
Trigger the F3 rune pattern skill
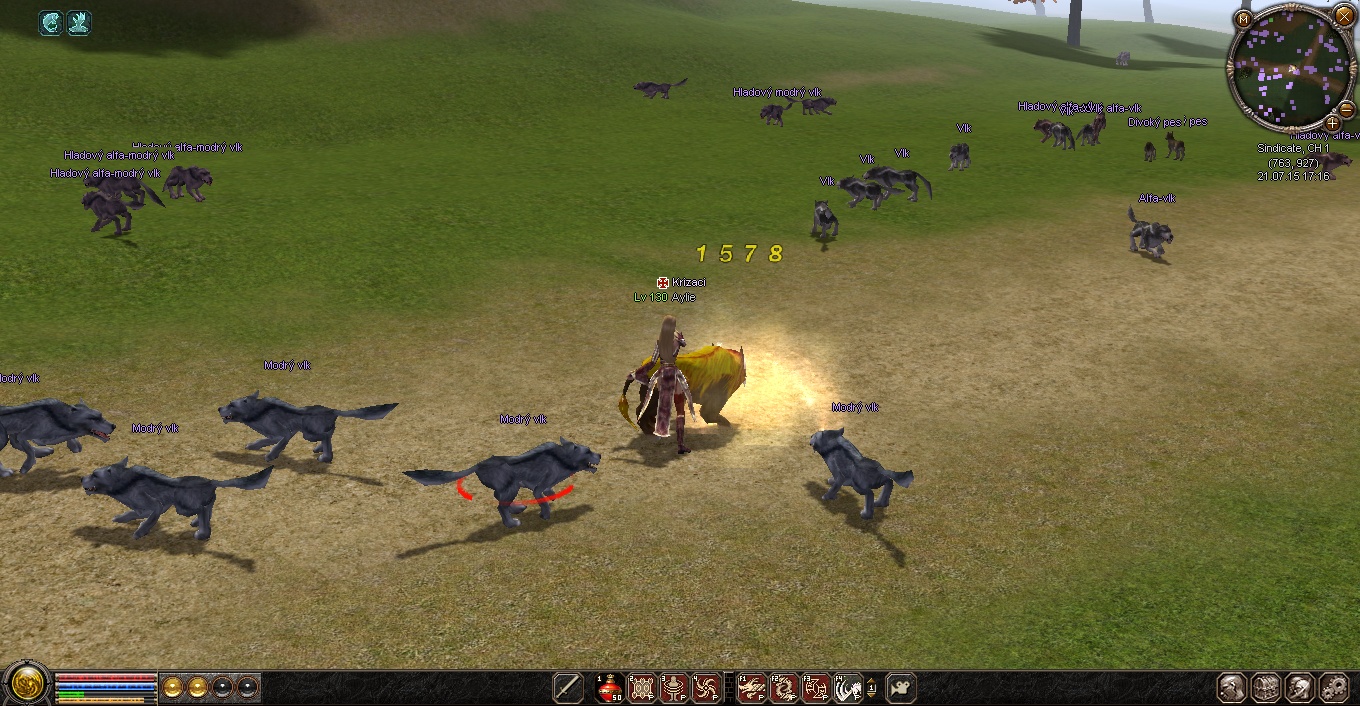pyautogui.click(x=816, y=688)
